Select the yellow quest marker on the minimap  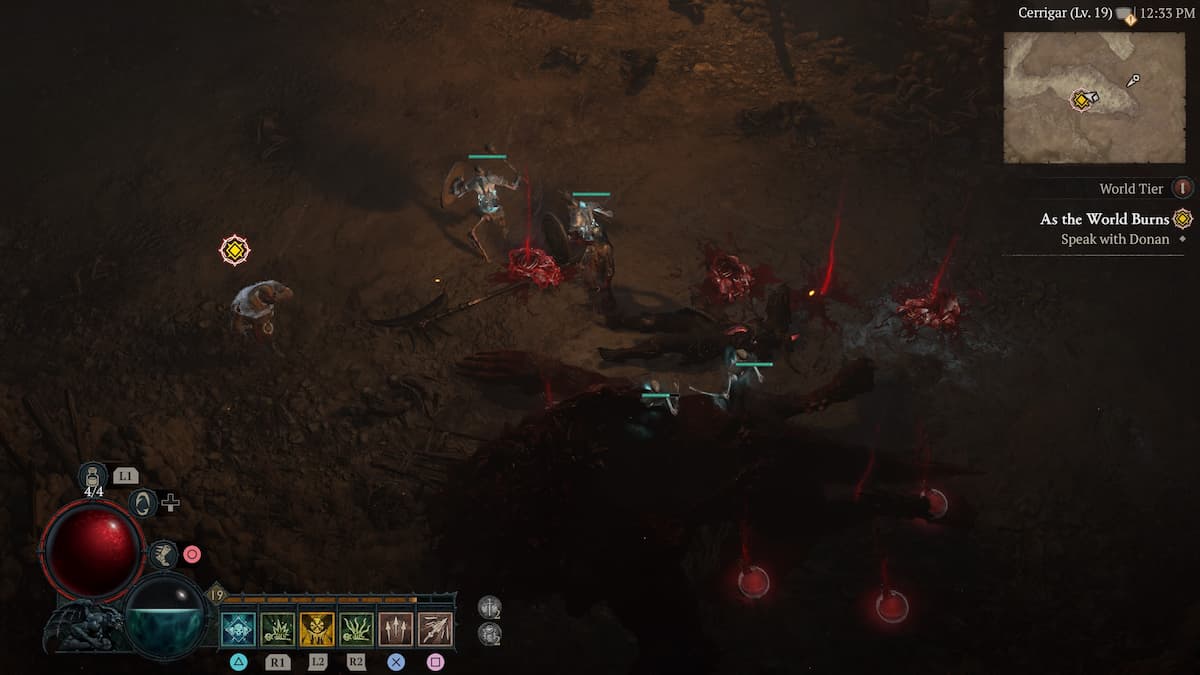click(x=1081, y=99)
